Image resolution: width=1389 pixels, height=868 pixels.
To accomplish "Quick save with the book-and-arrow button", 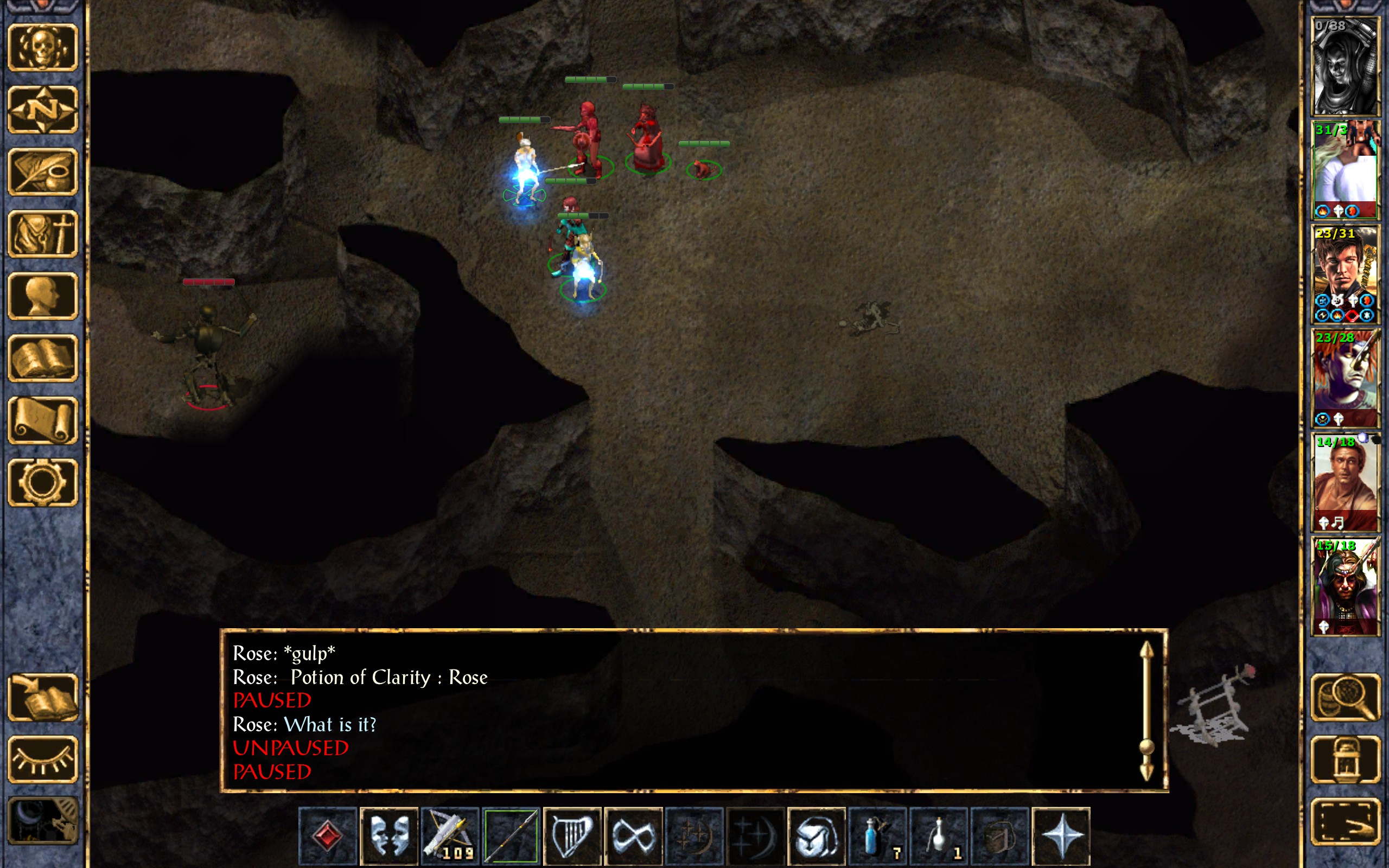I will click(x=43, y=697).
